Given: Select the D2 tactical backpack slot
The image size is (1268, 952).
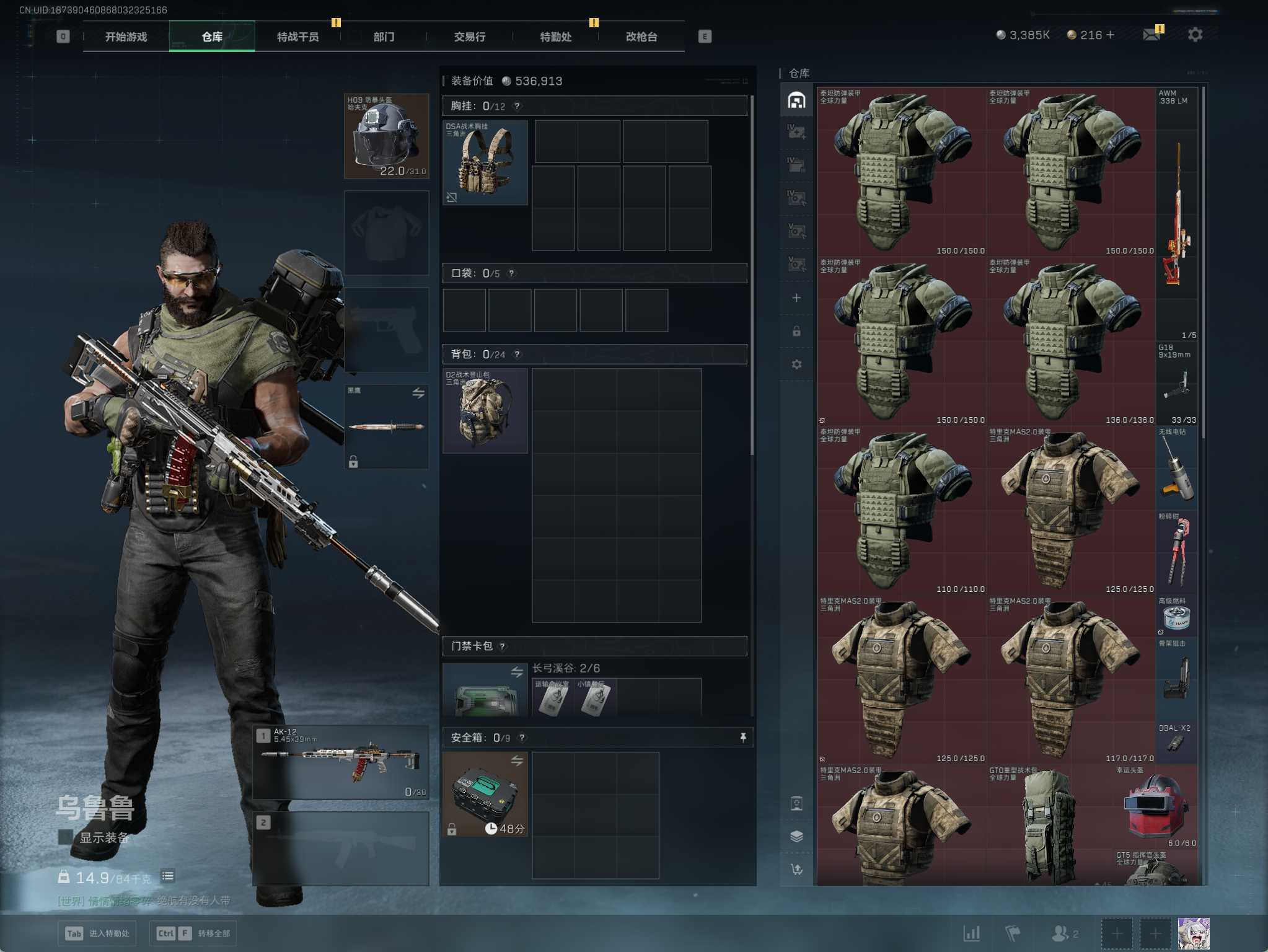Looking at the screenshot, I should (485, 411).
